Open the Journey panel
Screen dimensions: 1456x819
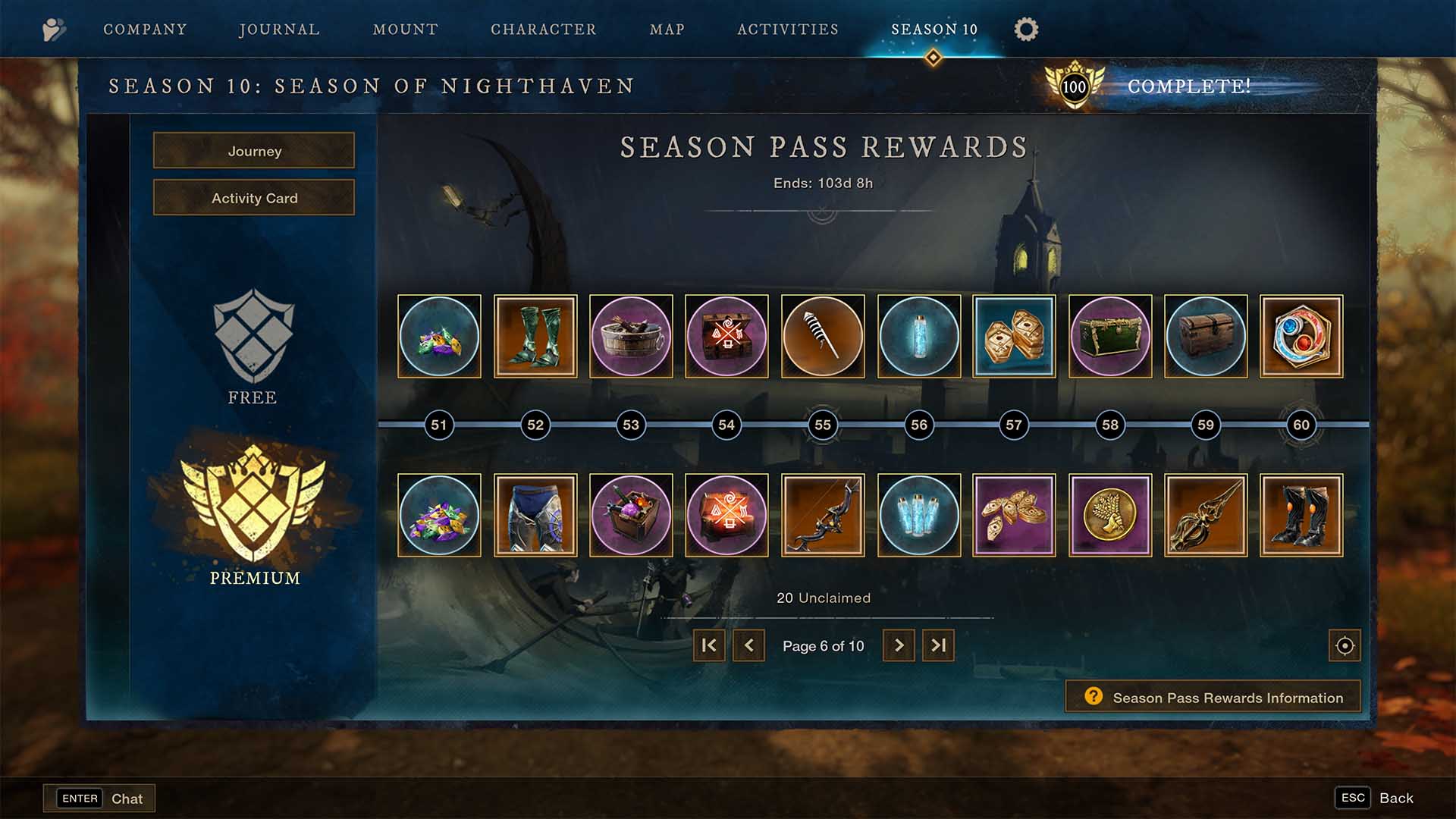coord(253,151)
